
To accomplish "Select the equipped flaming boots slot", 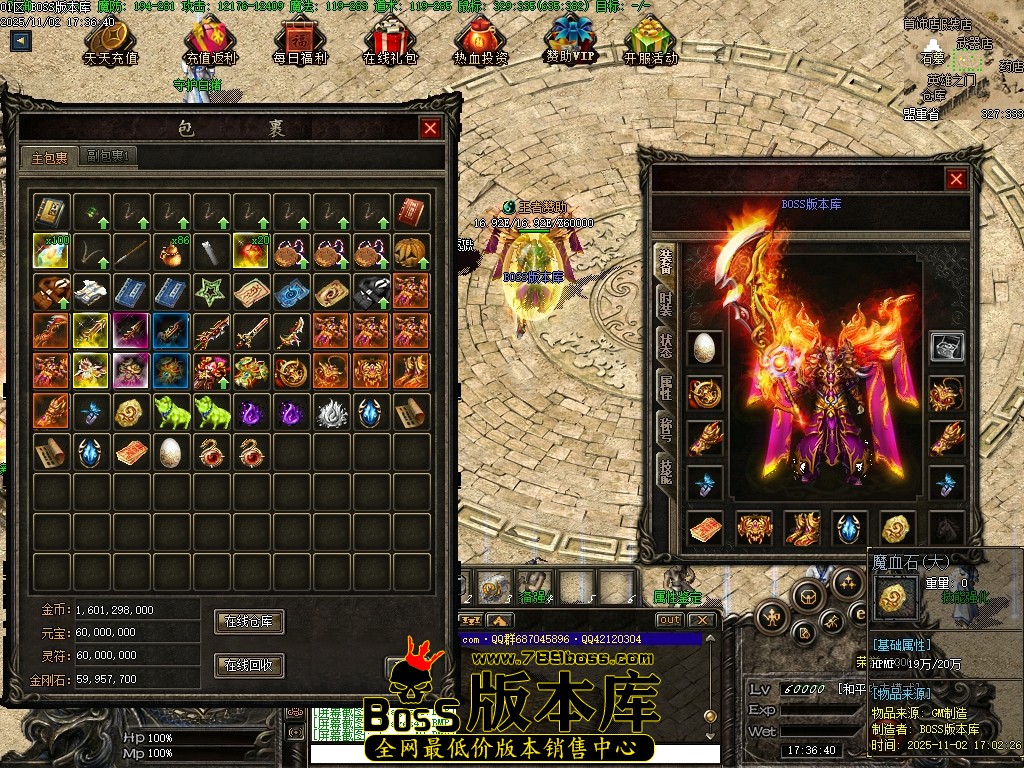I will 803,527.
